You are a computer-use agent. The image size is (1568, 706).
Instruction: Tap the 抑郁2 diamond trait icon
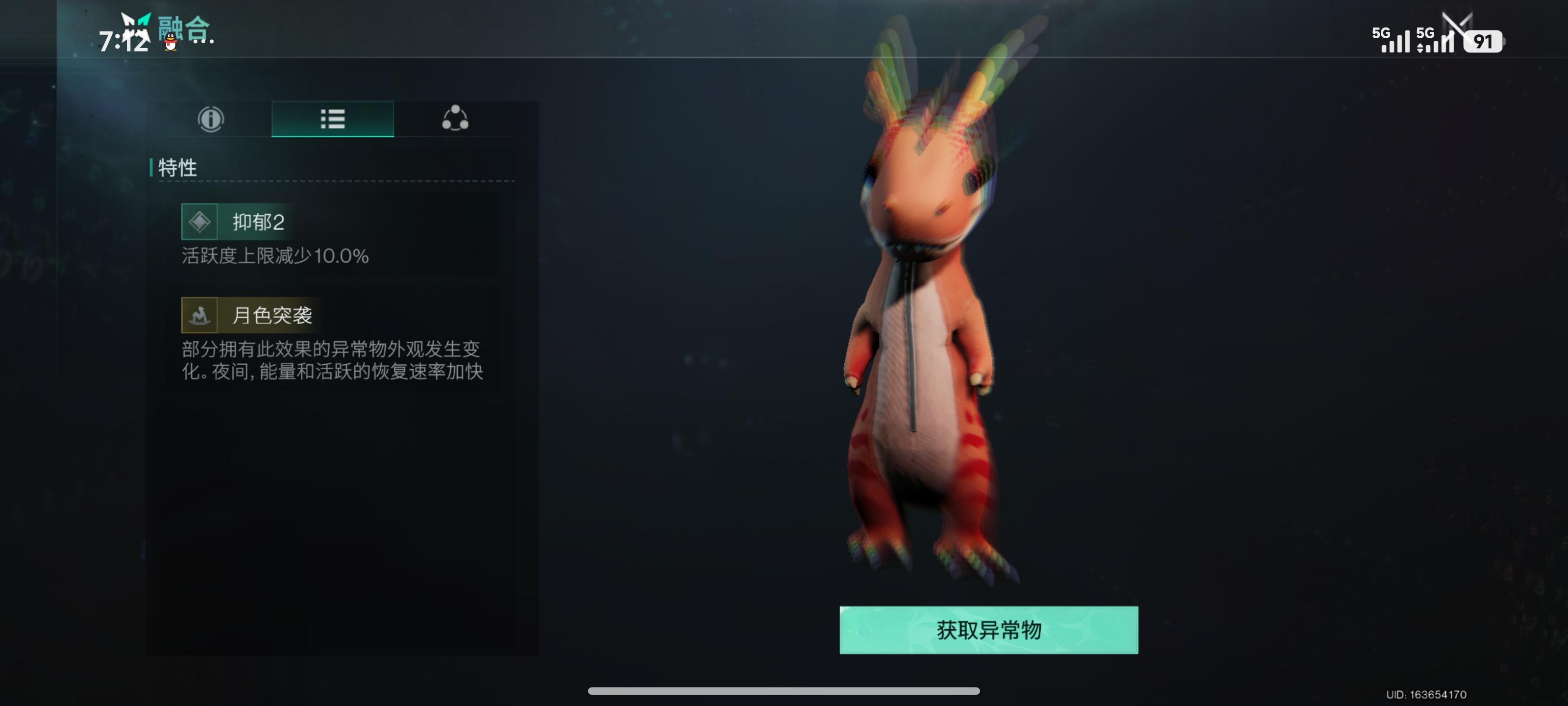(x=199, y=221)
